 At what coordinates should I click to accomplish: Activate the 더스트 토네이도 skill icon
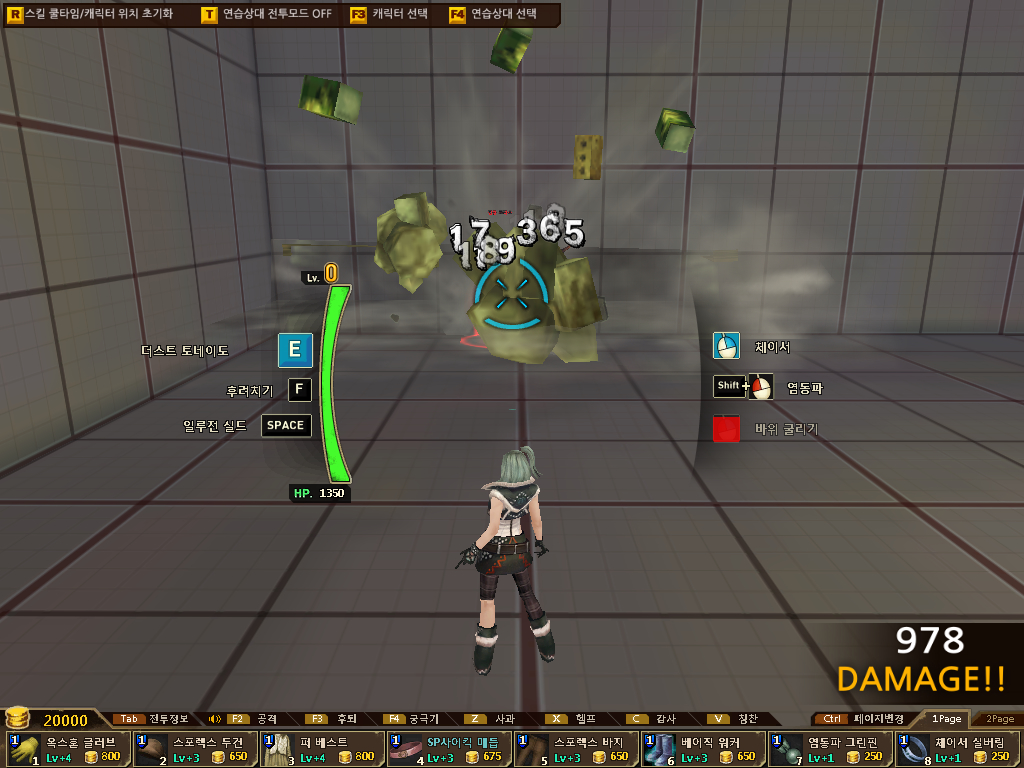click(295, 350)
